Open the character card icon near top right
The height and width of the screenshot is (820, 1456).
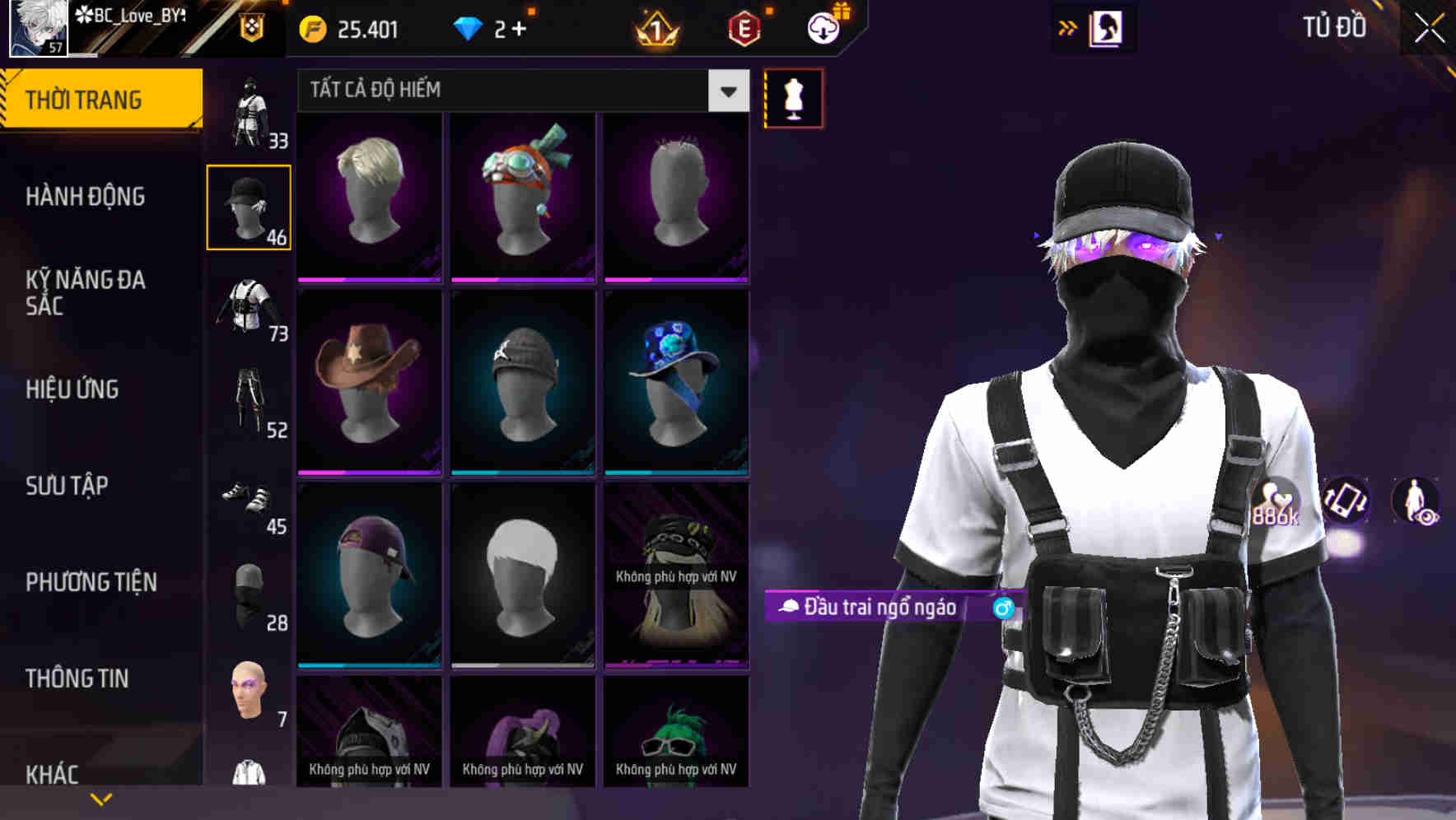coord(1106,28)
